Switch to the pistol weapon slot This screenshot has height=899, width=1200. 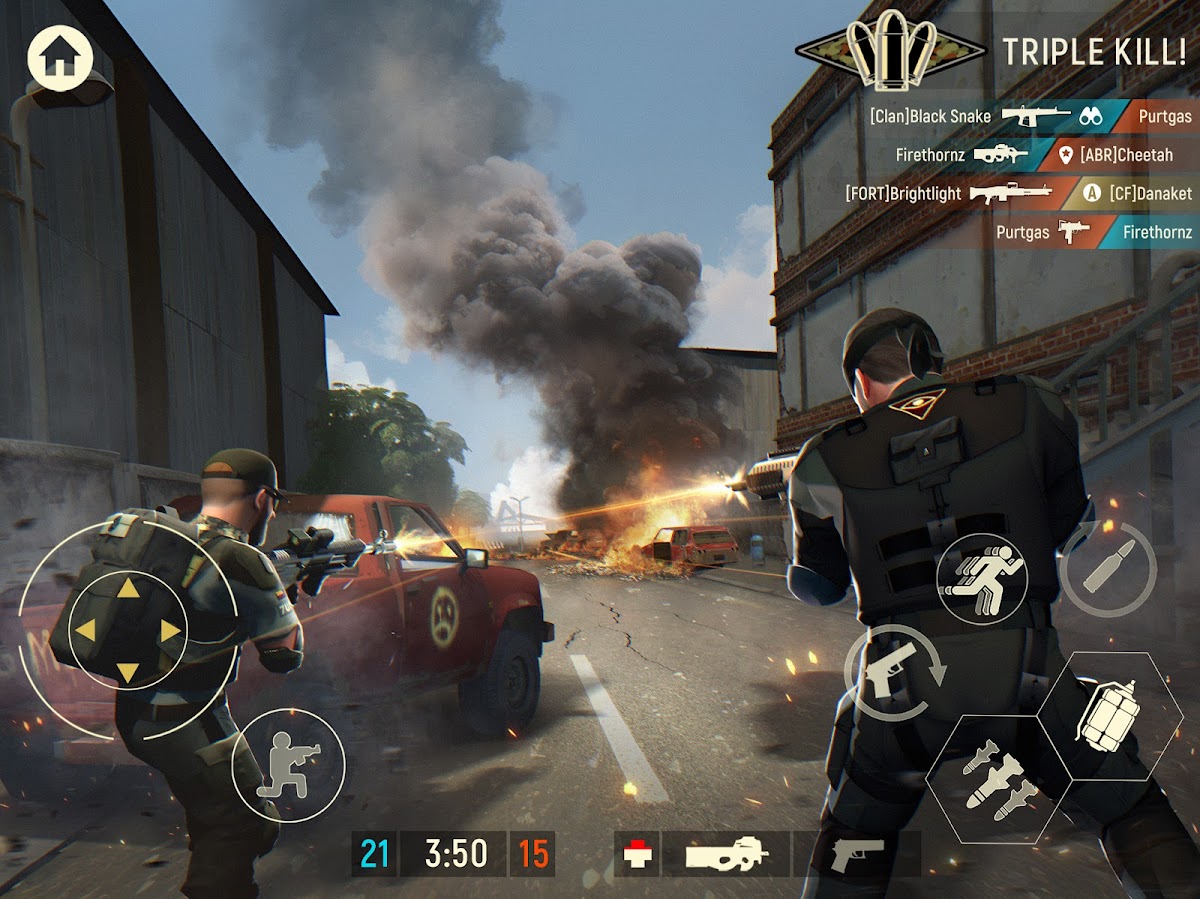(x=856, y=854)
